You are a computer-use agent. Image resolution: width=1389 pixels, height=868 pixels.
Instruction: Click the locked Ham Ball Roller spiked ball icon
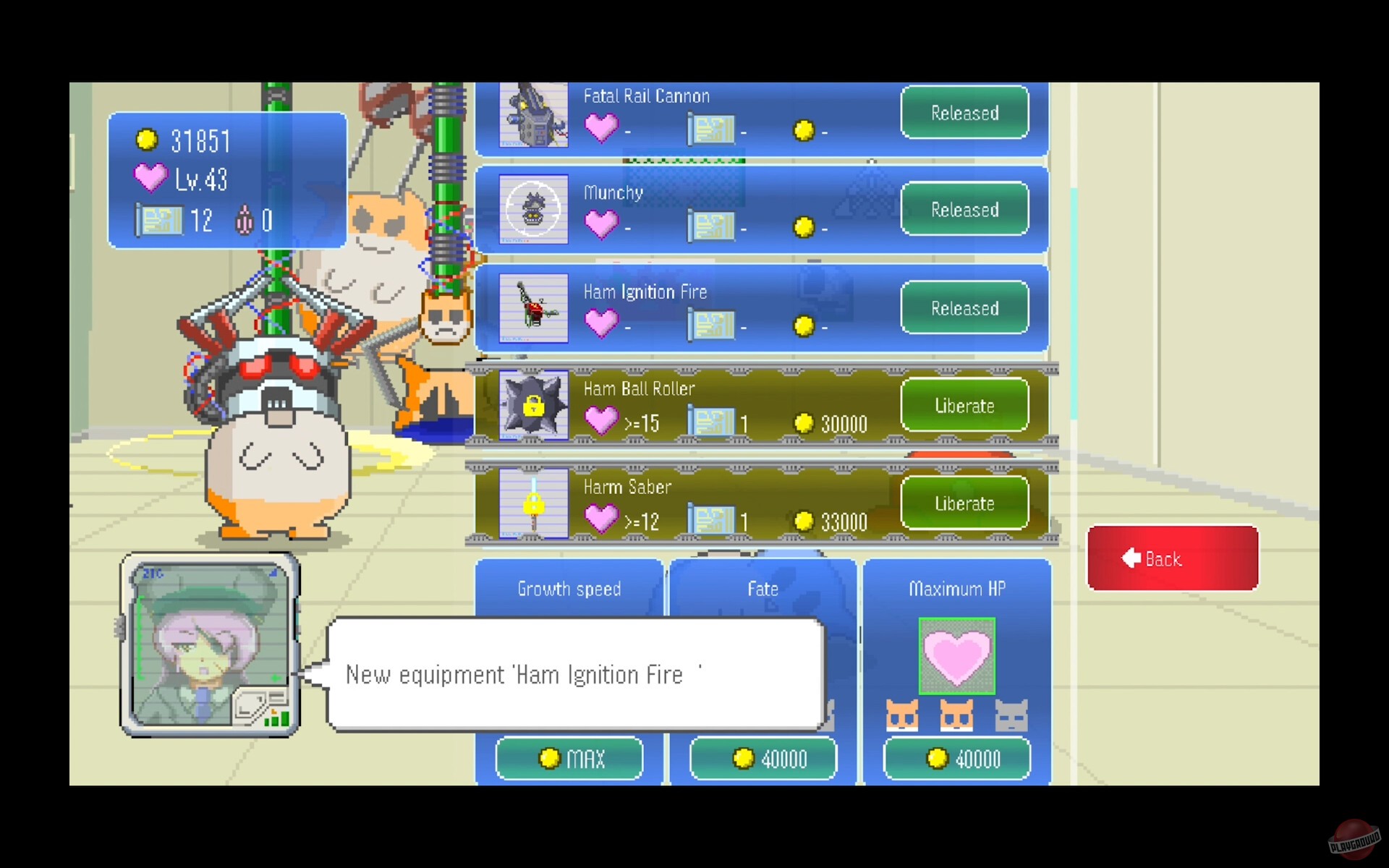[534, 406]
